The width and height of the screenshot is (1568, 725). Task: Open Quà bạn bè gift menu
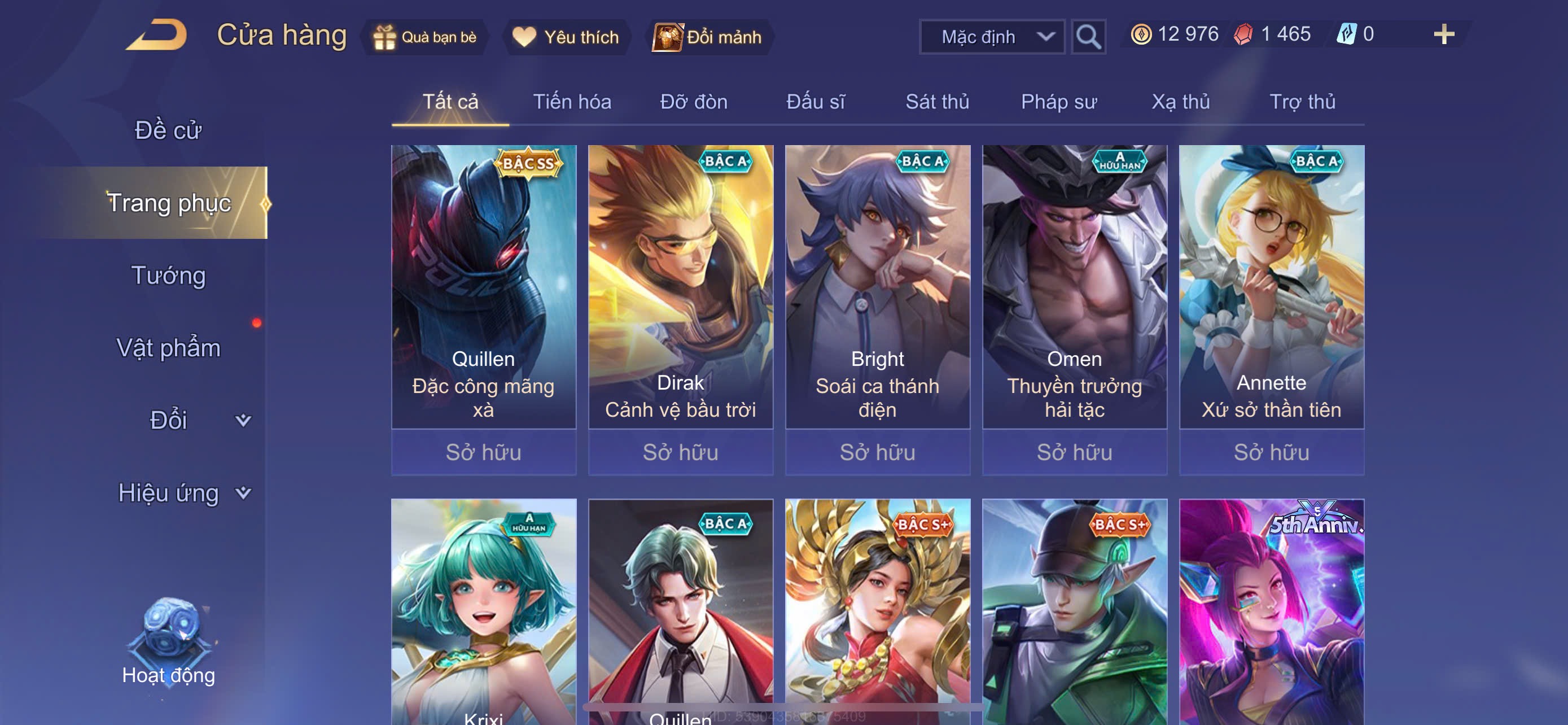point(426,37)
